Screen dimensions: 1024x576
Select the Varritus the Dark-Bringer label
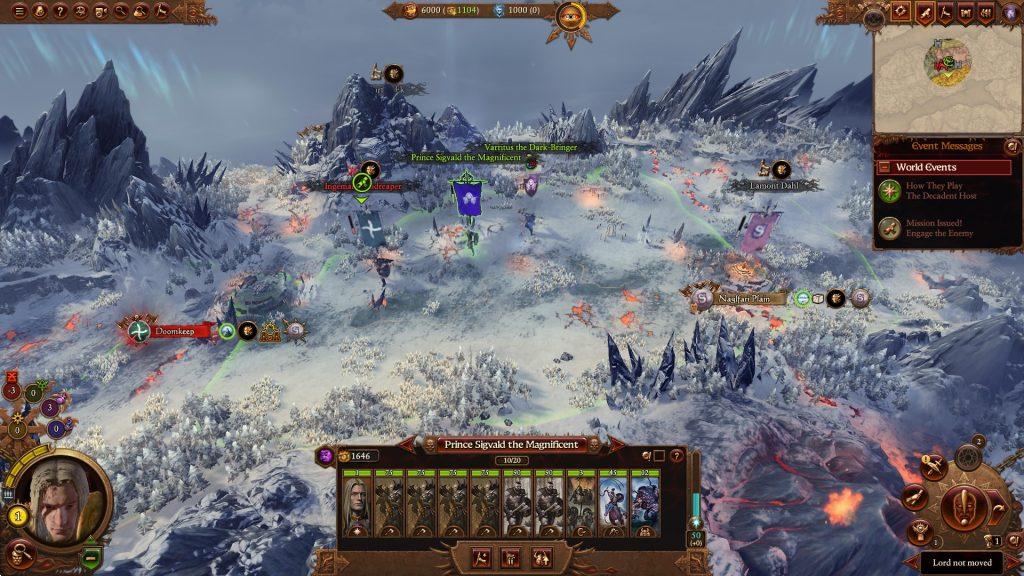[535, 147]
